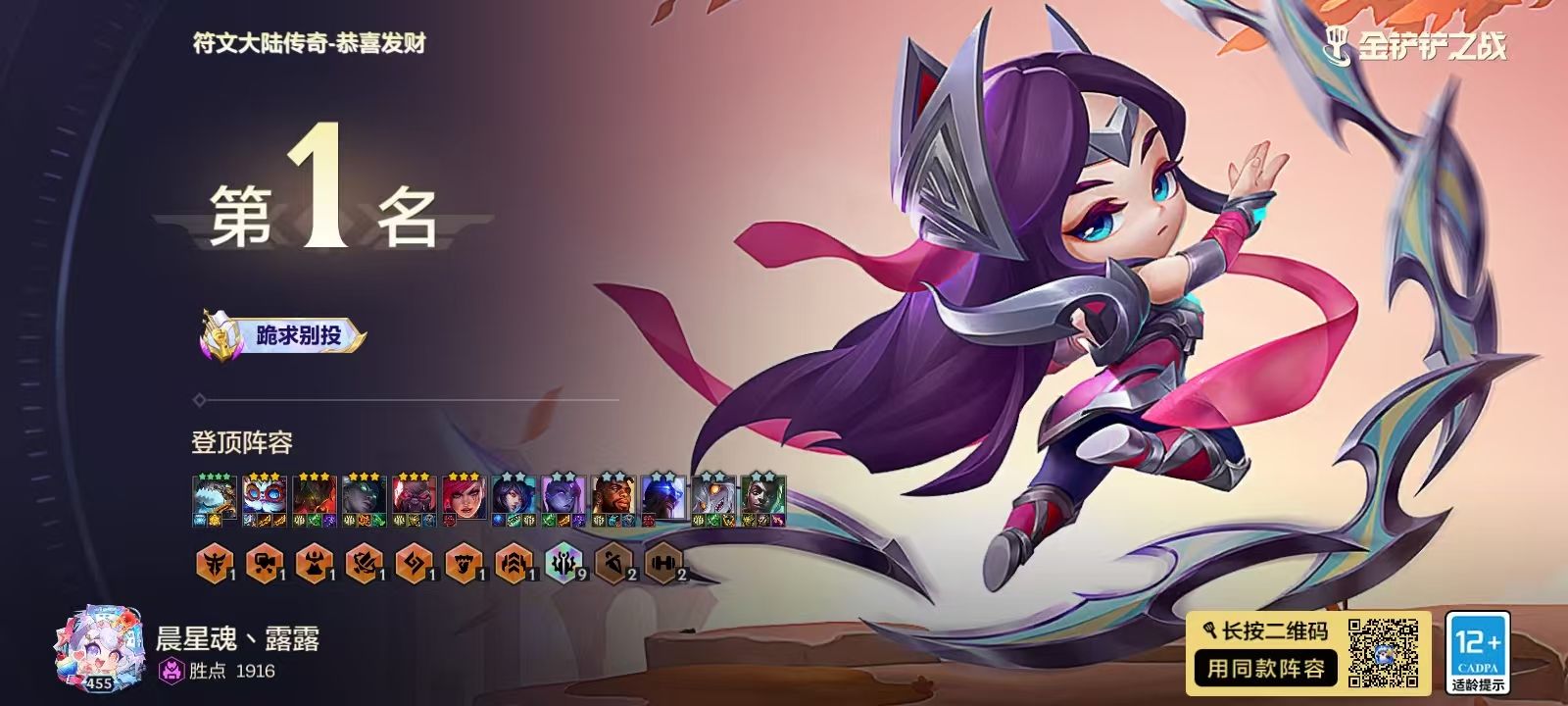This screenshot has height=706, width=1568.
Task: Select the QR code image
Action: pos(1383,652)
